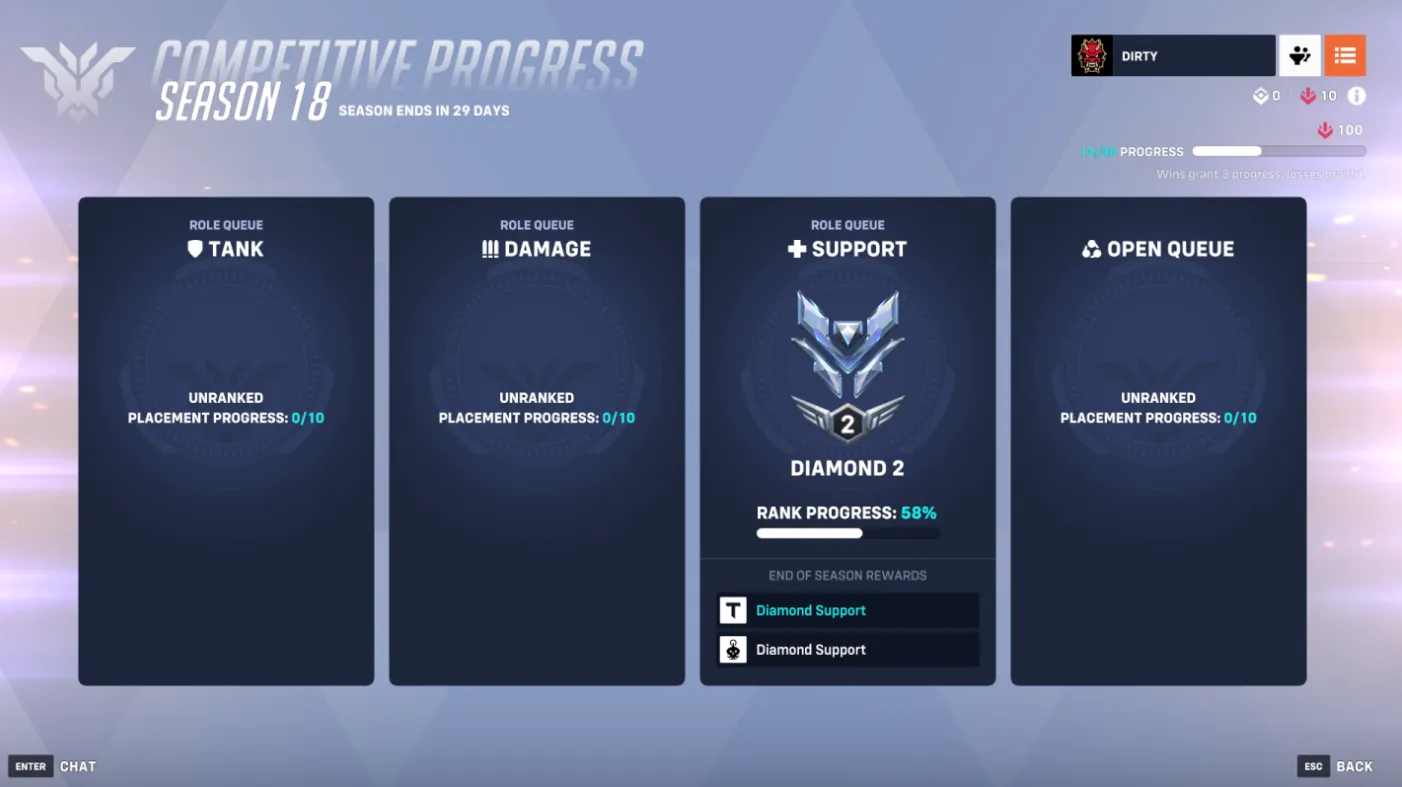The height and width of the screenshot is (787, 1402).
Task: Open the social groups icon near player name
Action: point(1299,55)
